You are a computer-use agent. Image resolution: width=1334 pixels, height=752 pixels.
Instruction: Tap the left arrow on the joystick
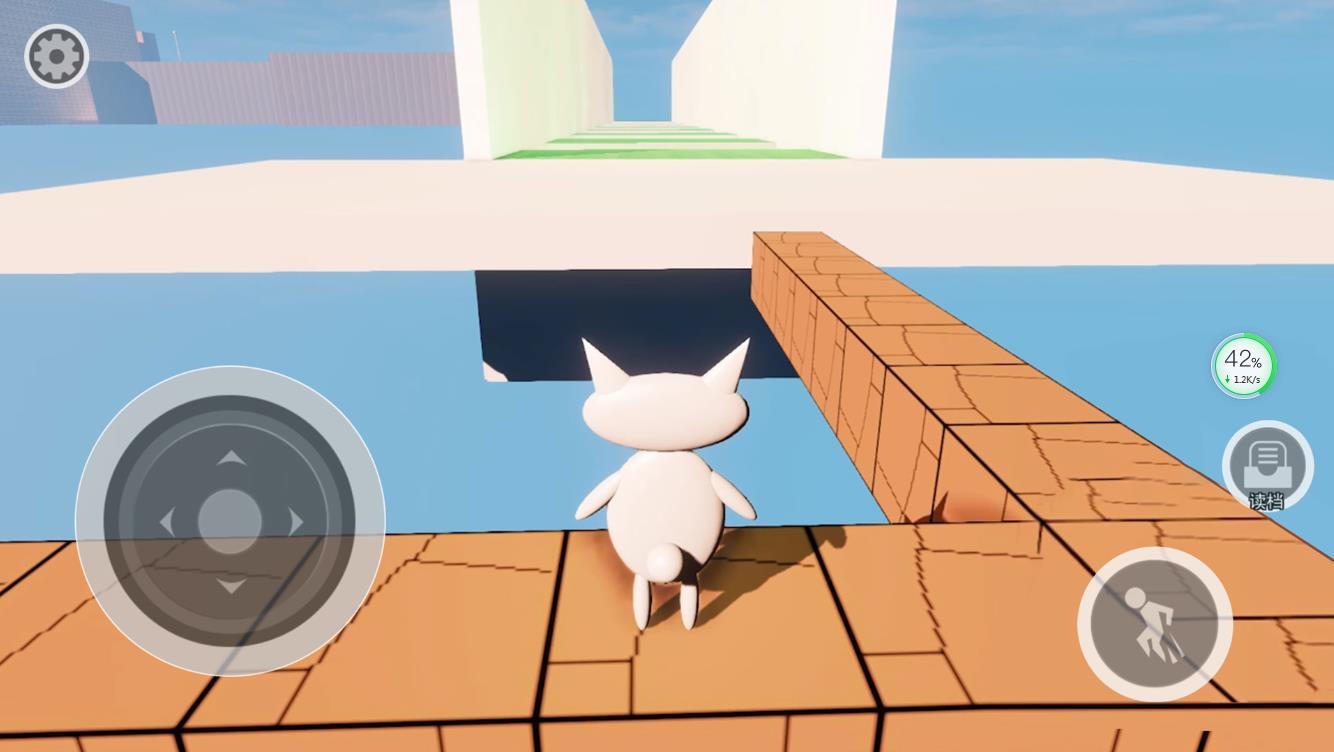[x=168, y=522]
